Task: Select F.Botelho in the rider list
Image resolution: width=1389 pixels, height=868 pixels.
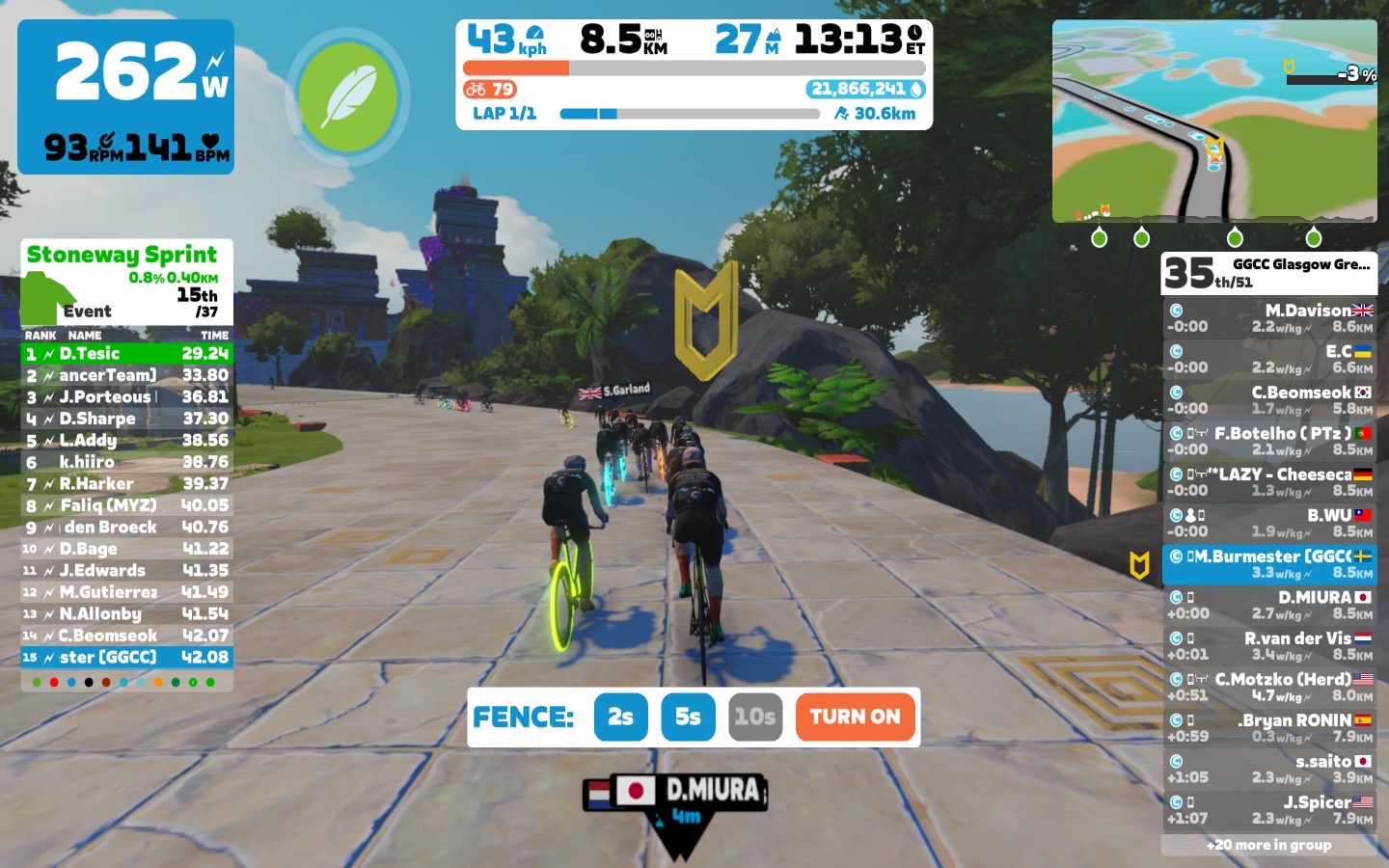Action: [1268, 441]
